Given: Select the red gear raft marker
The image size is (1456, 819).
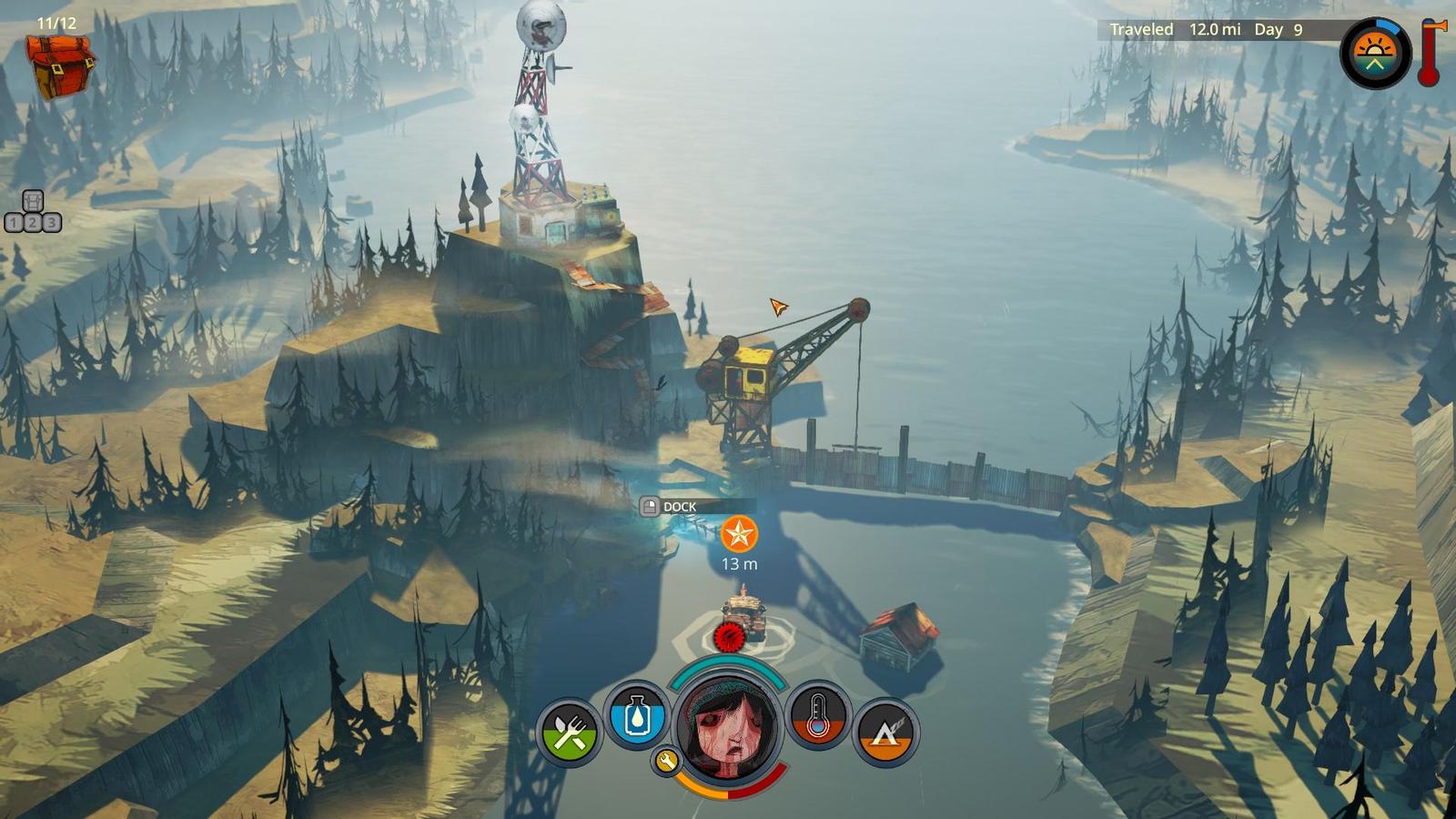Looking at the screenshot, I should [x=728, y=637].
